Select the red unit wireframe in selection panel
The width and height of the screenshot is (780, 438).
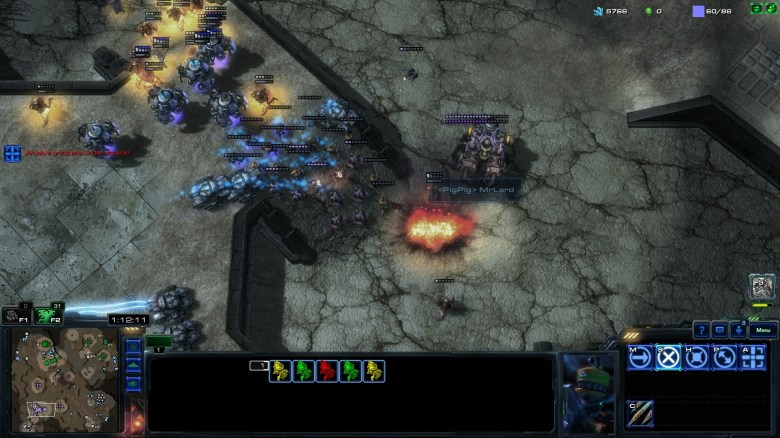[x=326, y=371]
